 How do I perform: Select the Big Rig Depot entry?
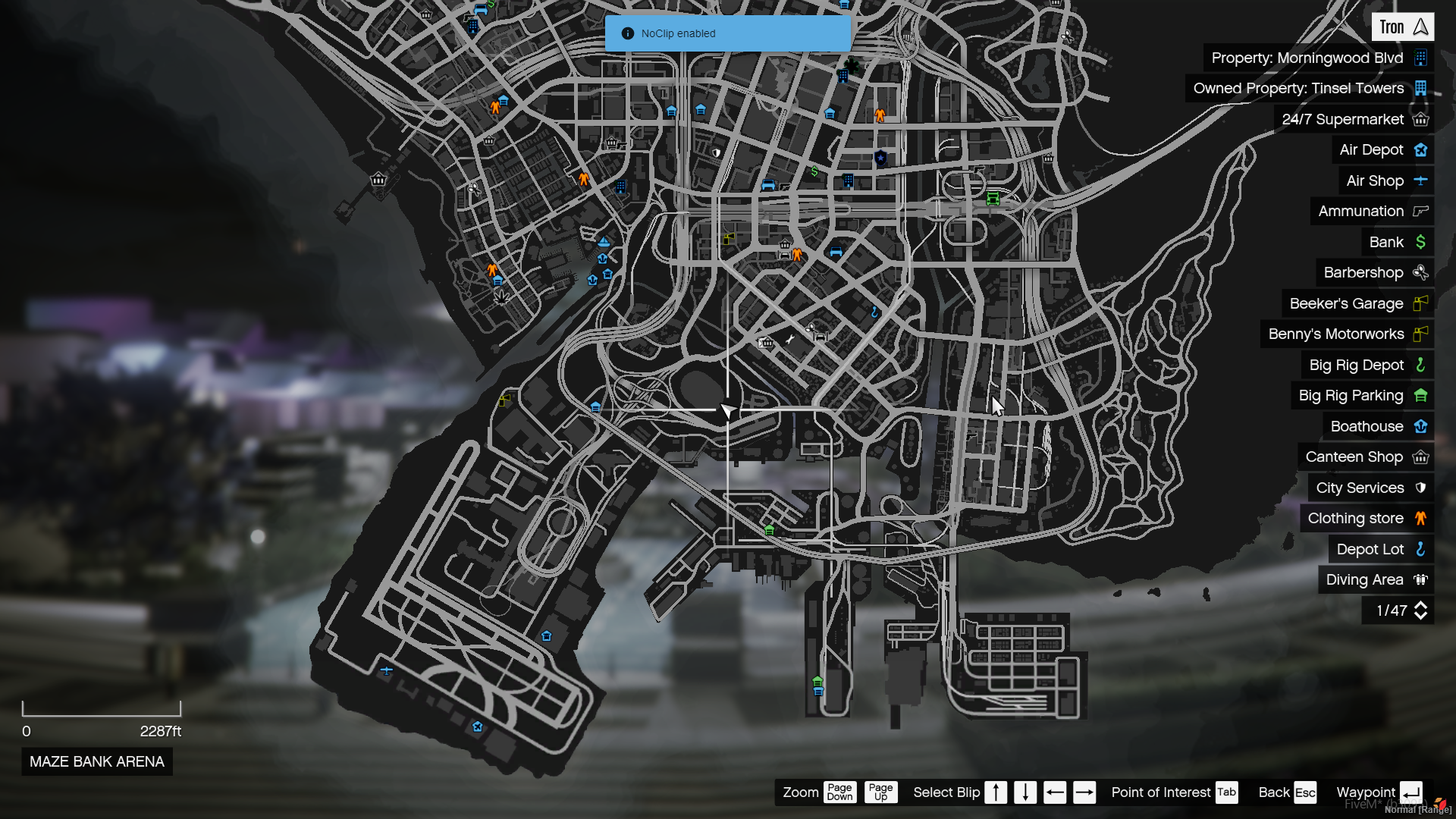(1367, 366)
